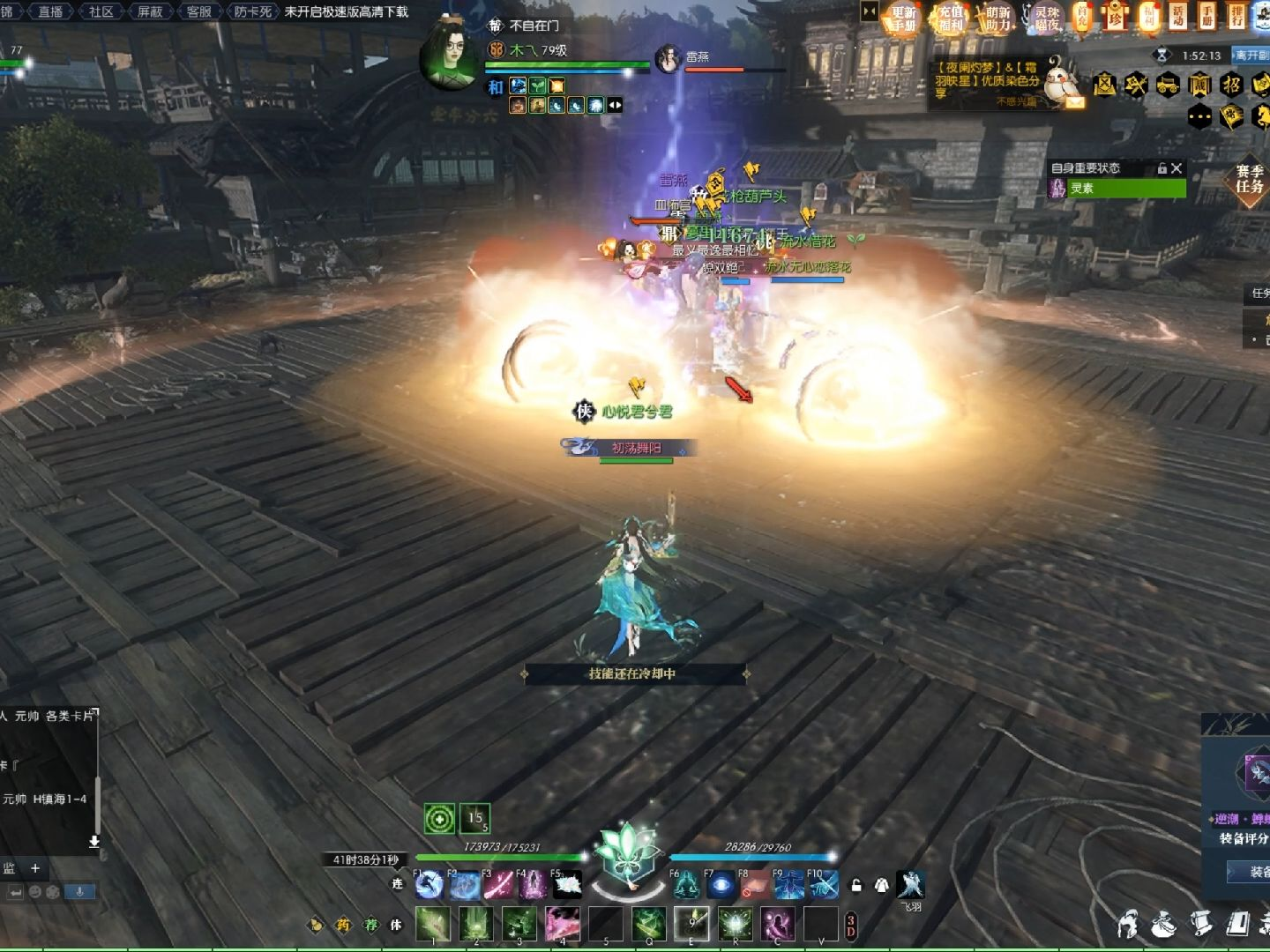Open the 药 medicine shortcut
This screenshot has width=1270, height=952.
pos(342,925)
